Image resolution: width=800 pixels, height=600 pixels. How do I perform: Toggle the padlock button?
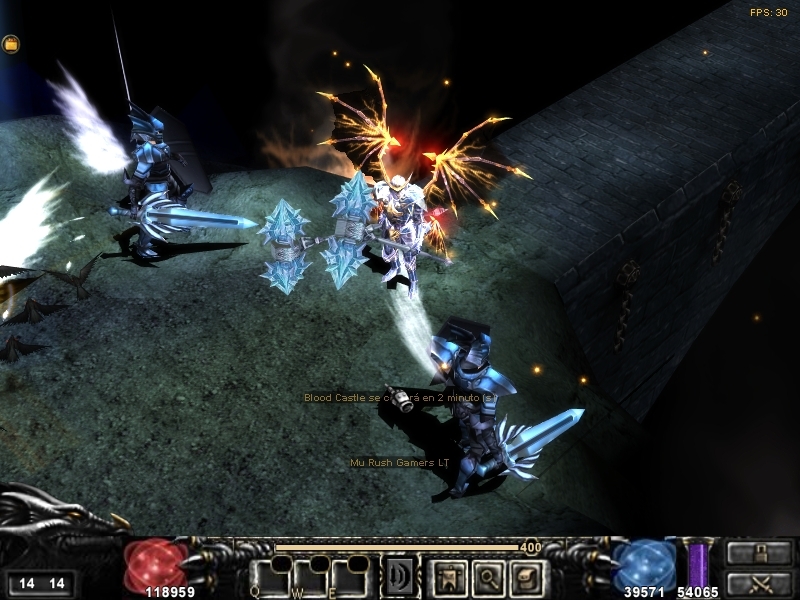760,553
